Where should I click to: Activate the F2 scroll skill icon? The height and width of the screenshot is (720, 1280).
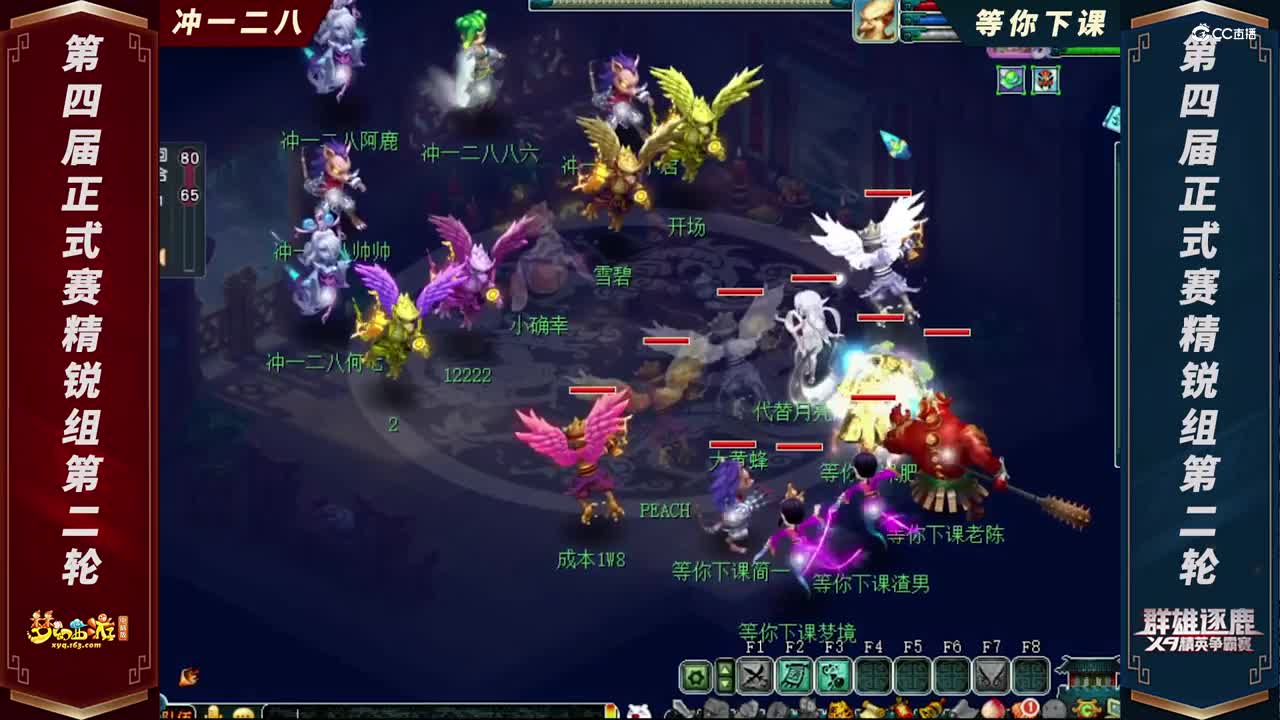point(795,676)
